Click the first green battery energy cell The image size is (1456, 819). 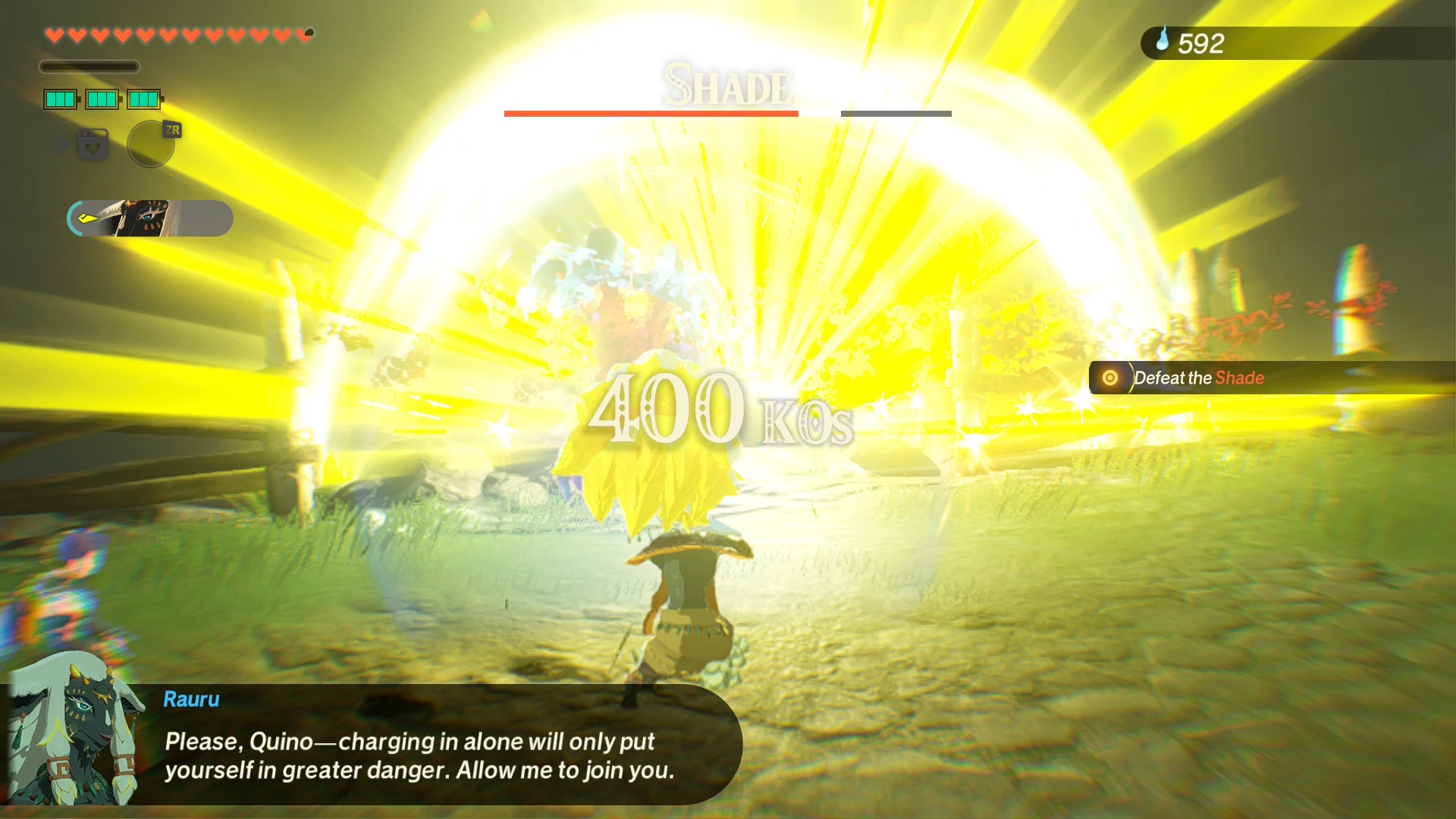(x=60, y=99)
